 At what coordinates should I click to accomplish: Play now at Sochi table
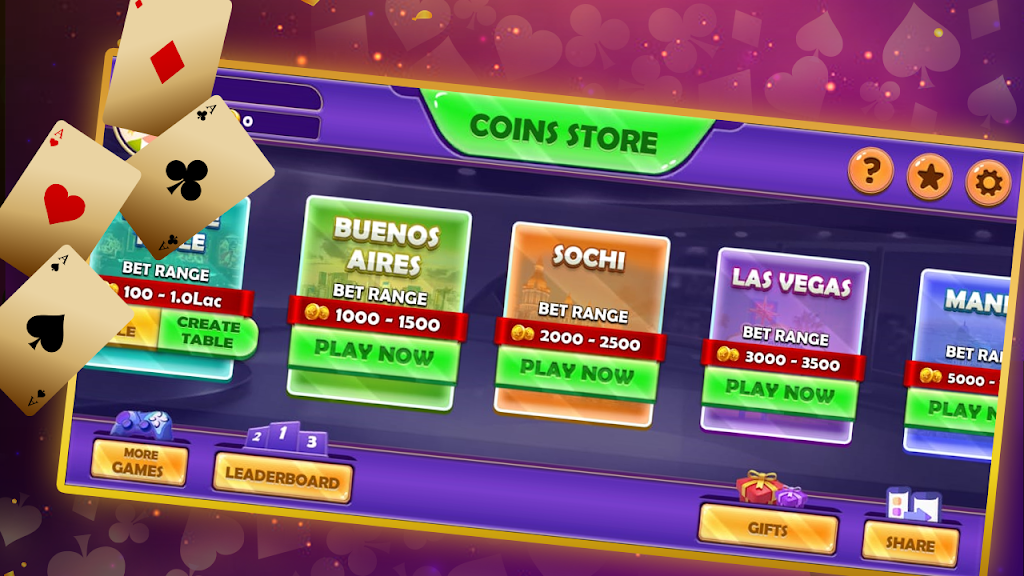click(x=576, y=369)
